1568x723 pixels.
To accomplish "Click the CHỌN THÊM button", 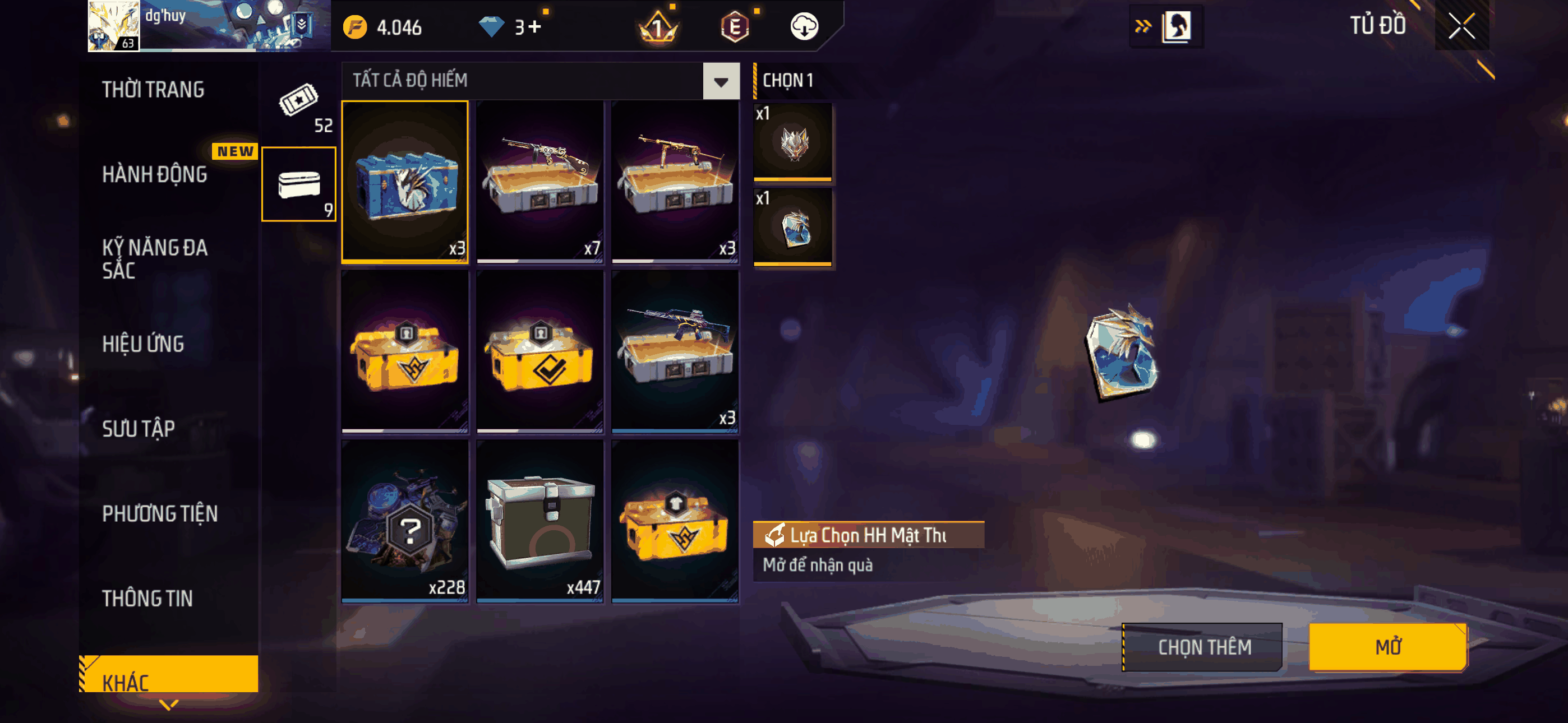I will pos(1203,647).
